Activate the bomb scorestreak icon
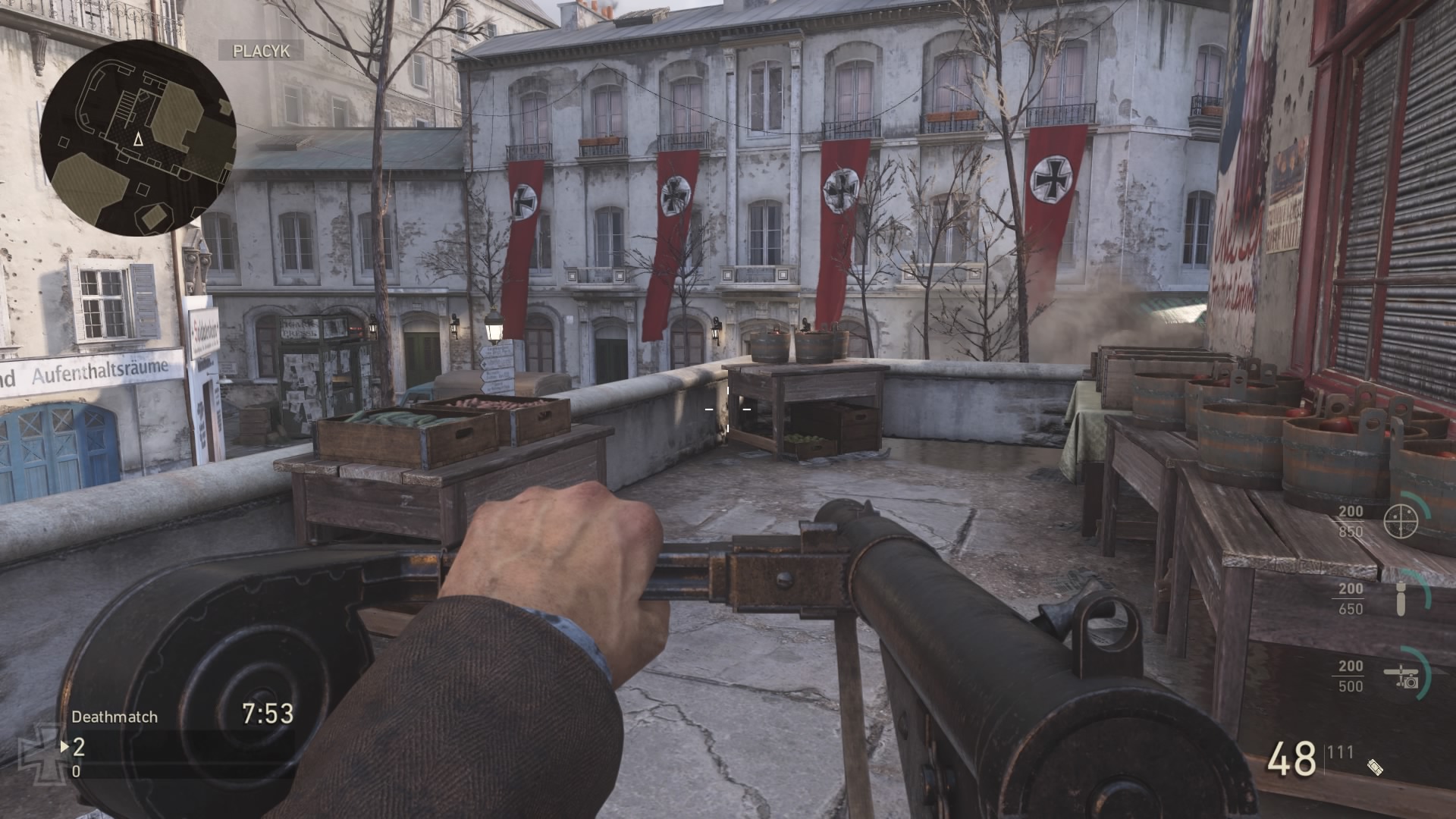The image size is (1456, 819). (1402, 599)
